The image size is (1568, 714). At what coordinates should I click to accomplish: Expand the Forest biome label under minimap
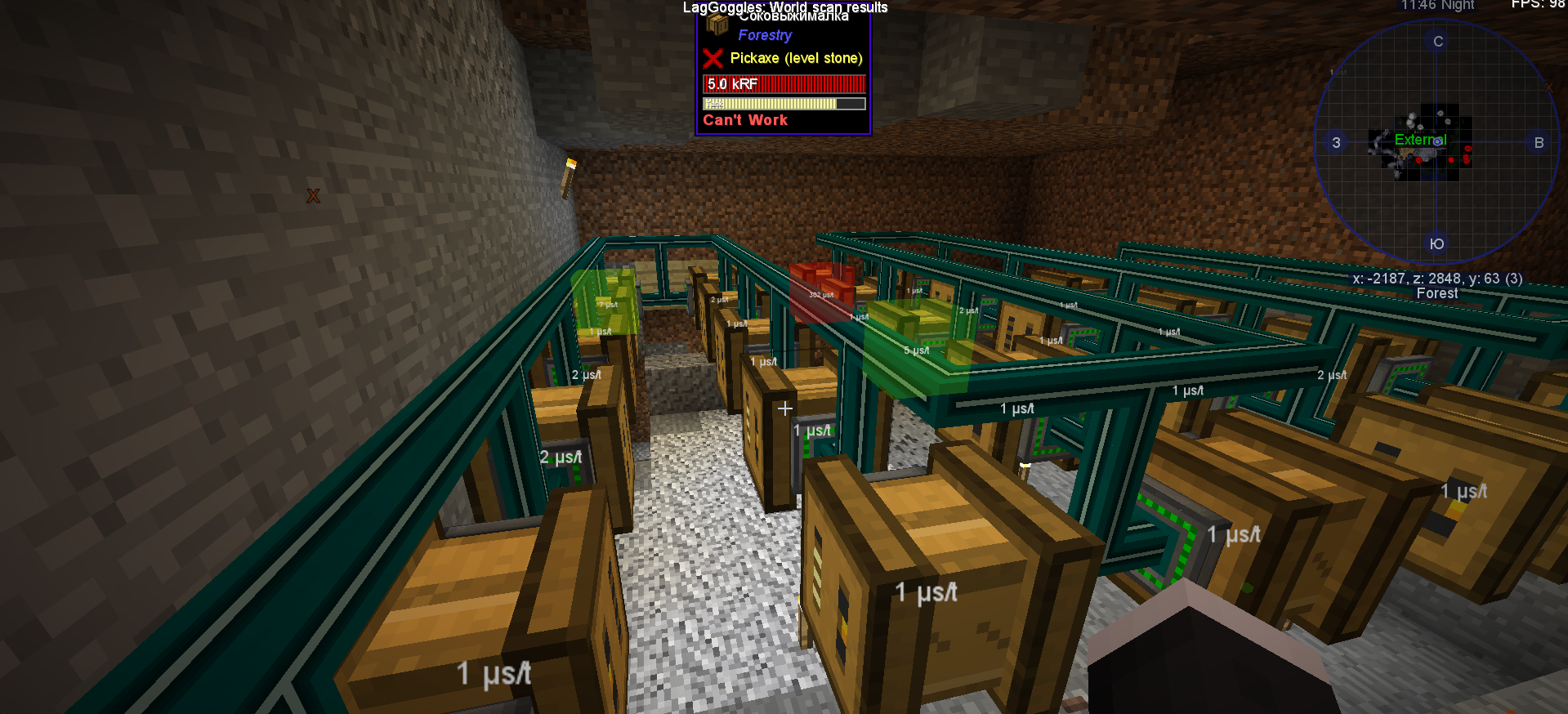coord(1436,292)
